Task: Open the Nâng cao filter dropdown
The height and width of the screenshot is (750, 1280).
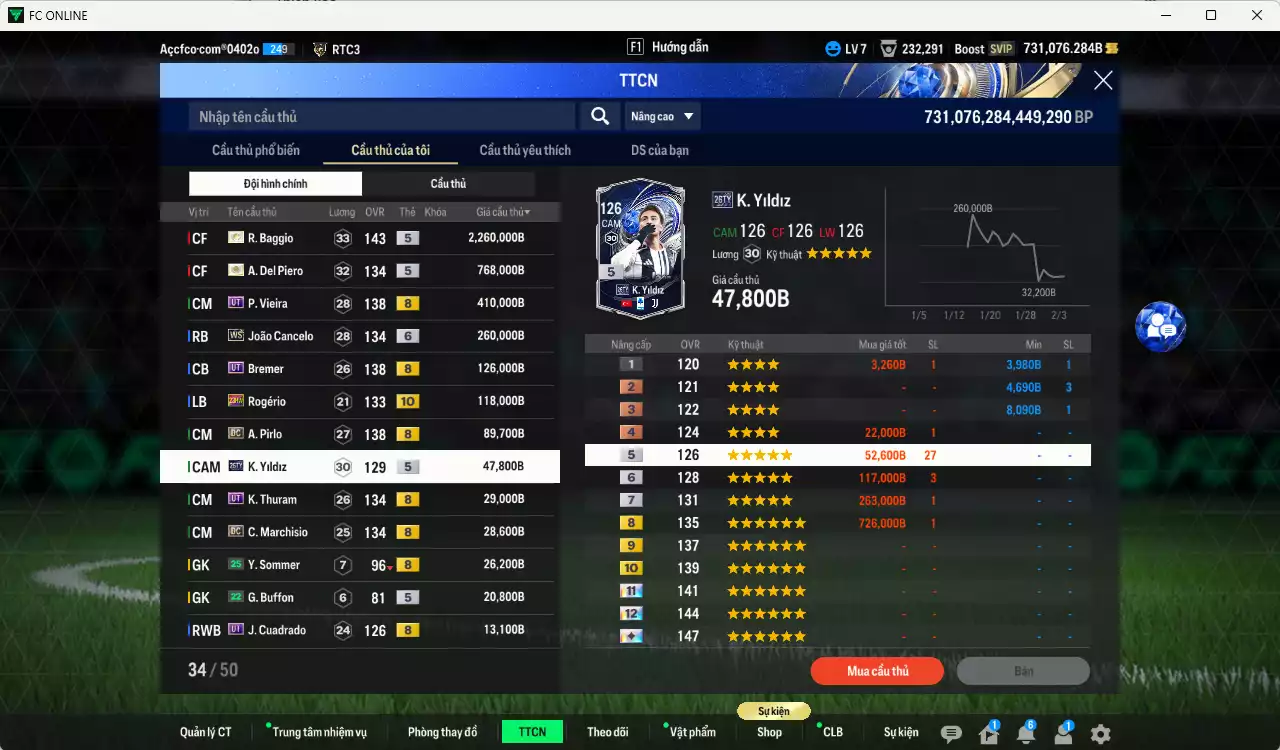Action: click(x=662, y=116)
